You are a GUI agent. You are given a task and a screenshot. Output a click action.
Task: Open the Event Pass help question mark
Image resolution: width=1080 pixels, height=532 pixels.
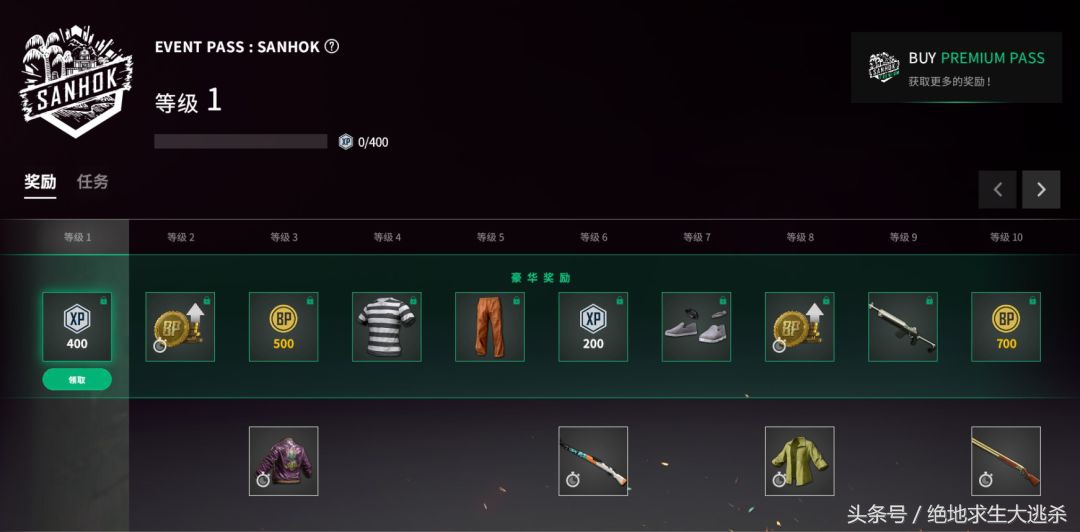pos(332,46)
